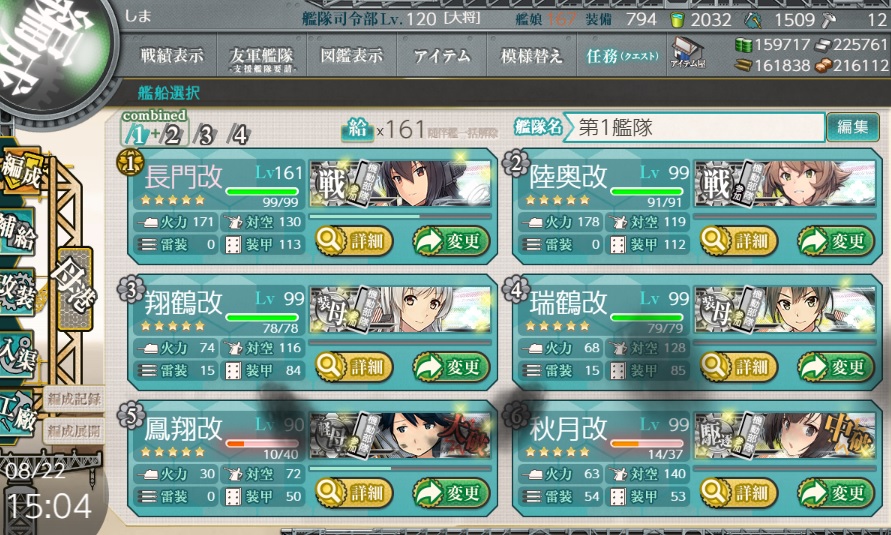
Task: Open 編成記録 formation record tab
Action: 73,399
